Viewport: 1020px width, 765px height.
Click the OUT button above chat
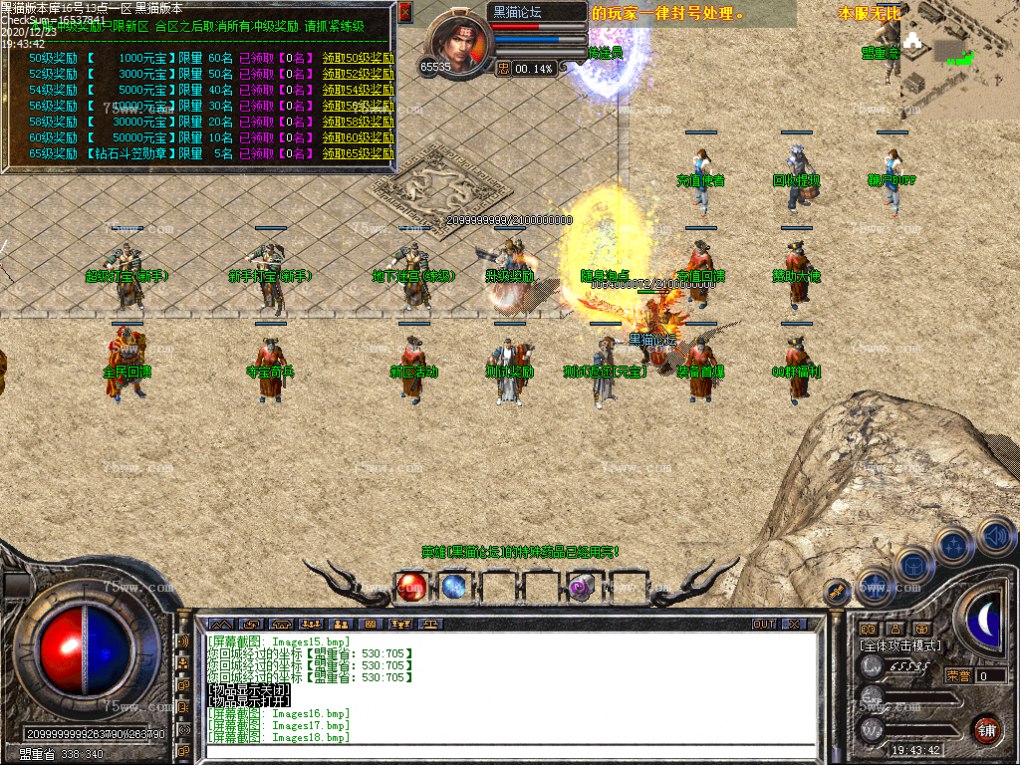click(x=764, y=624)
